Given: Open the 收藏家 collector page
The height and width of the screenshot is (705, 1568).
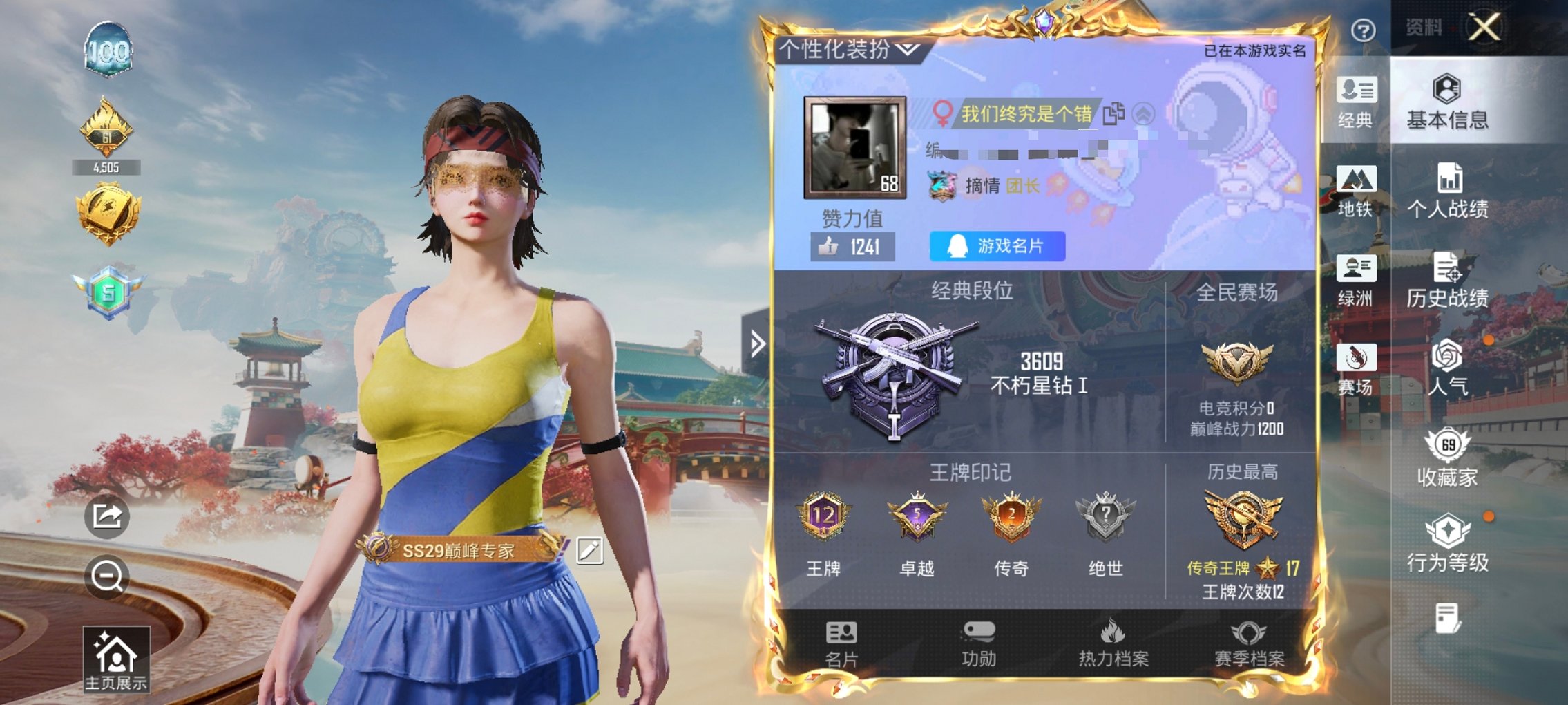Looking at the screenshot, I should 1450,456.
